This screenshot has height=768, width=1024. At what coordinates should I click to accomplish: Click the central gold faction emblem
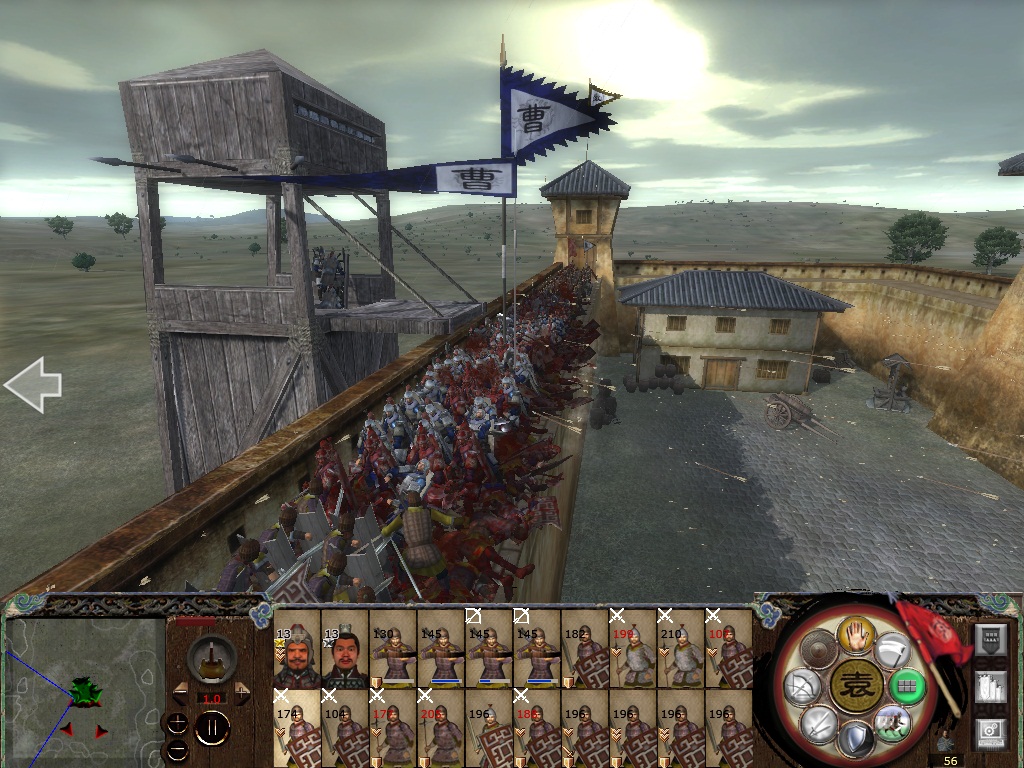pos(856,687)
